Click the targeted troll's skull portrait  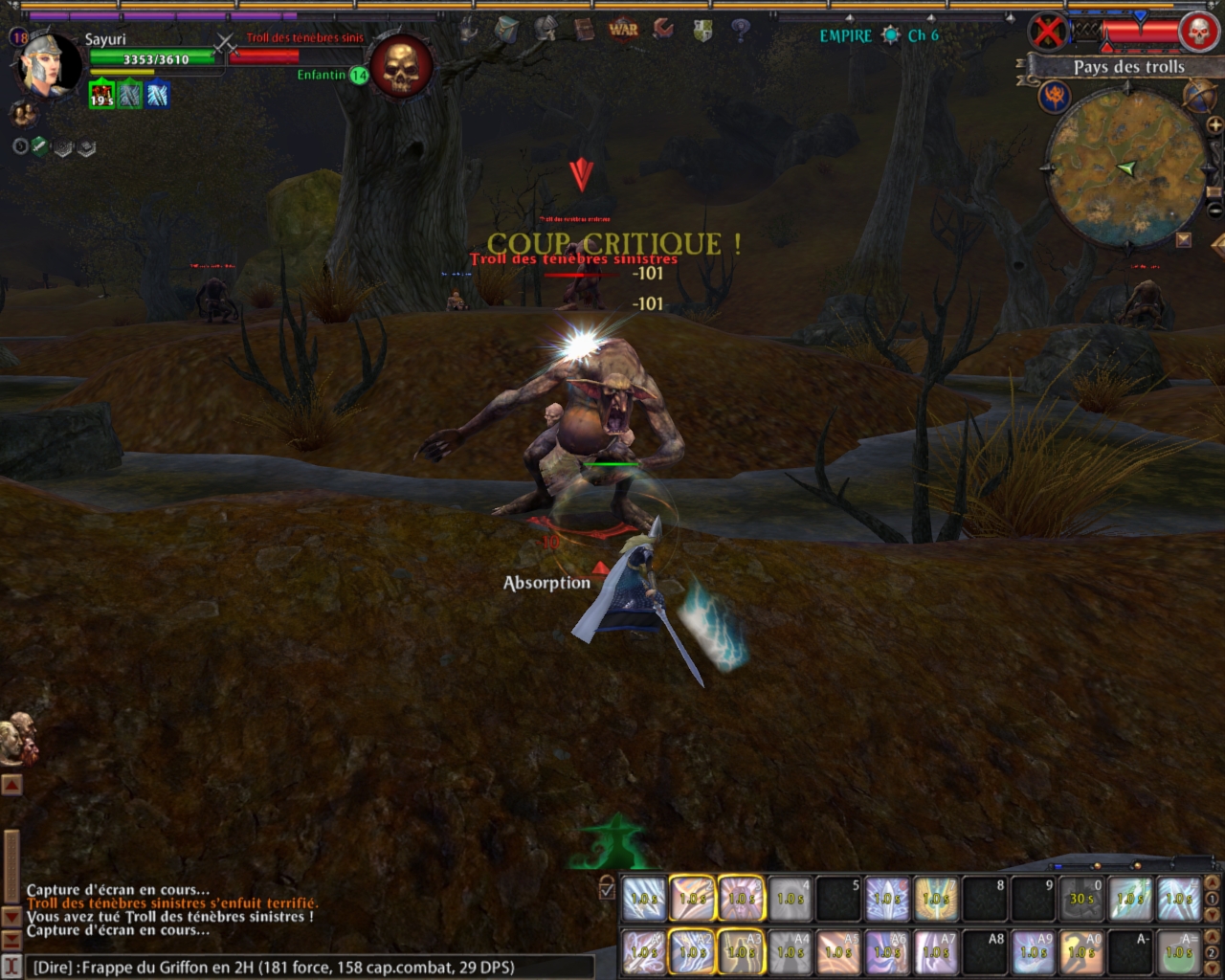400,65
